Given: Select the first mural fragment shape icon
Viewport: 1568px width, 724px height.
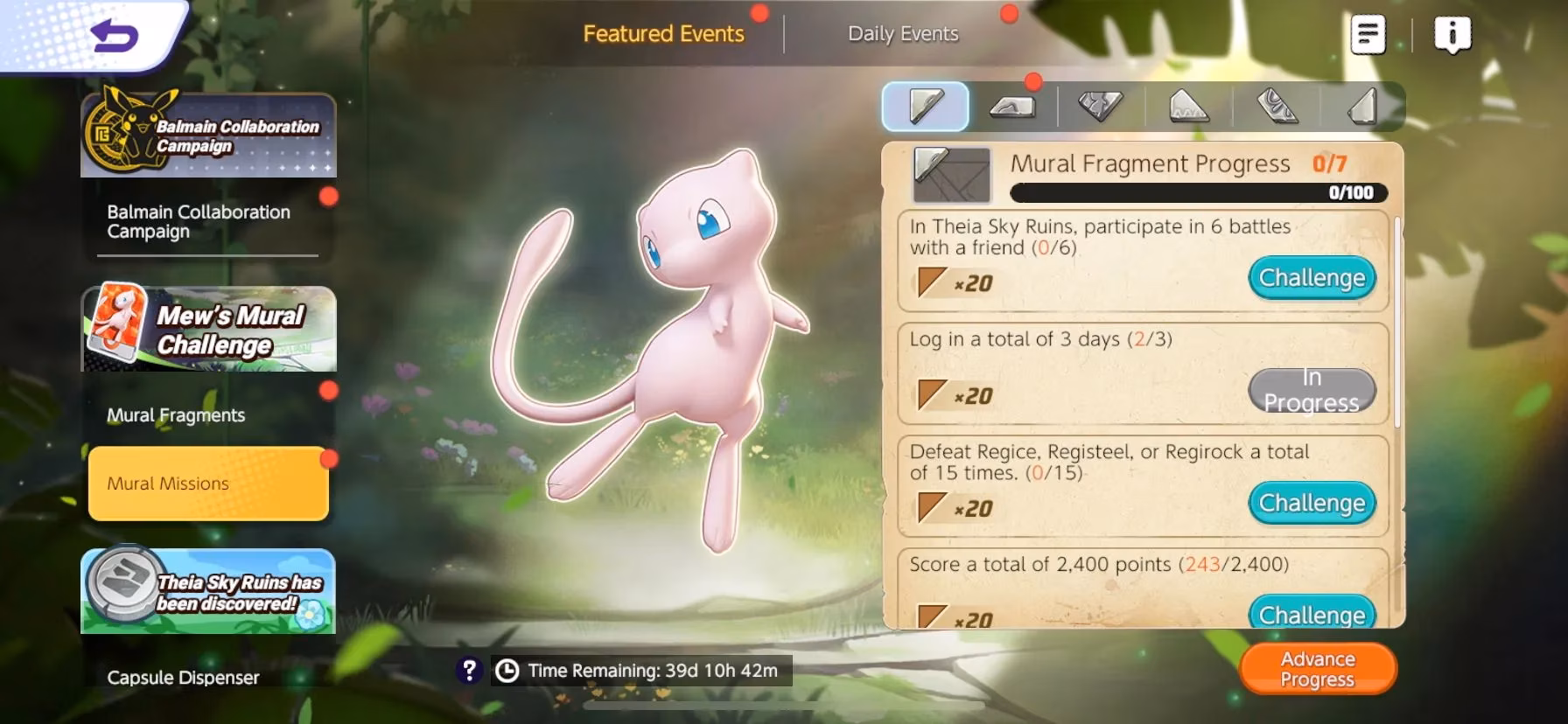Looking at the screenshot, I should tap(925, 106).
